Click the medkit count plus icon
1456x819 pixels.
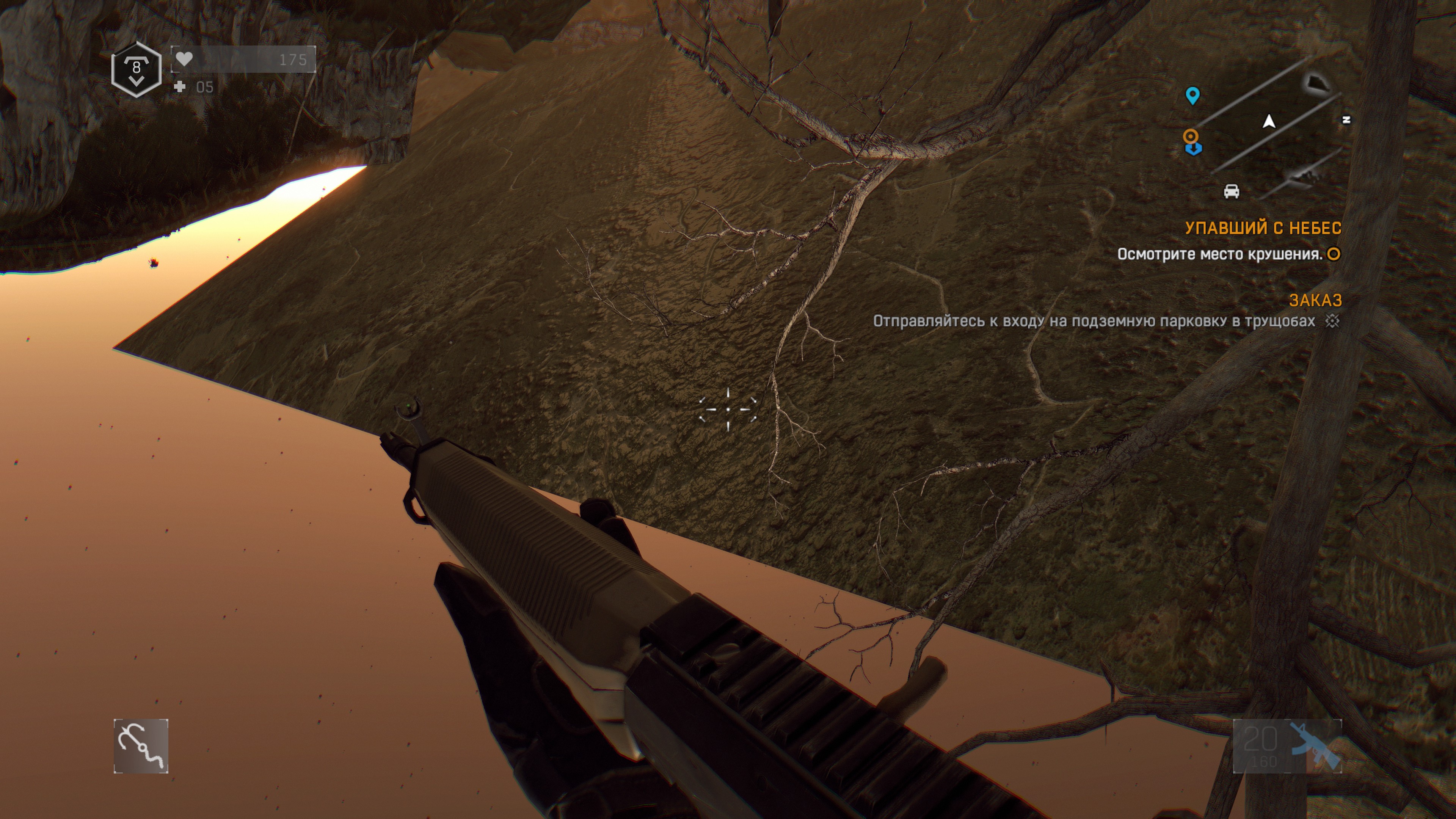(180, 87)
